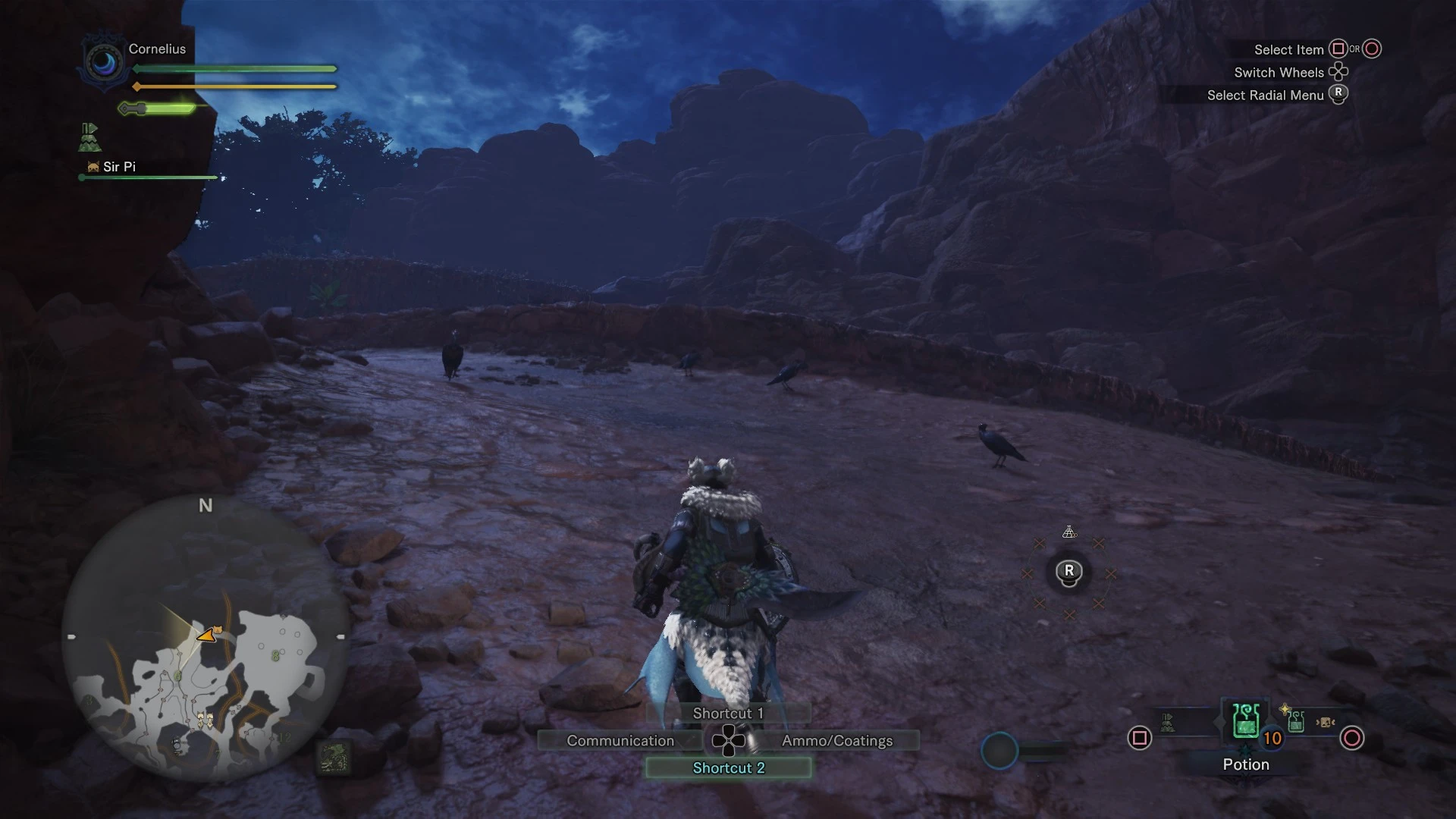This screenshot has height=819, width=1456.
Task: Select the highlighted Shortcut 2 wheel
Action: (x=728, y=767)
